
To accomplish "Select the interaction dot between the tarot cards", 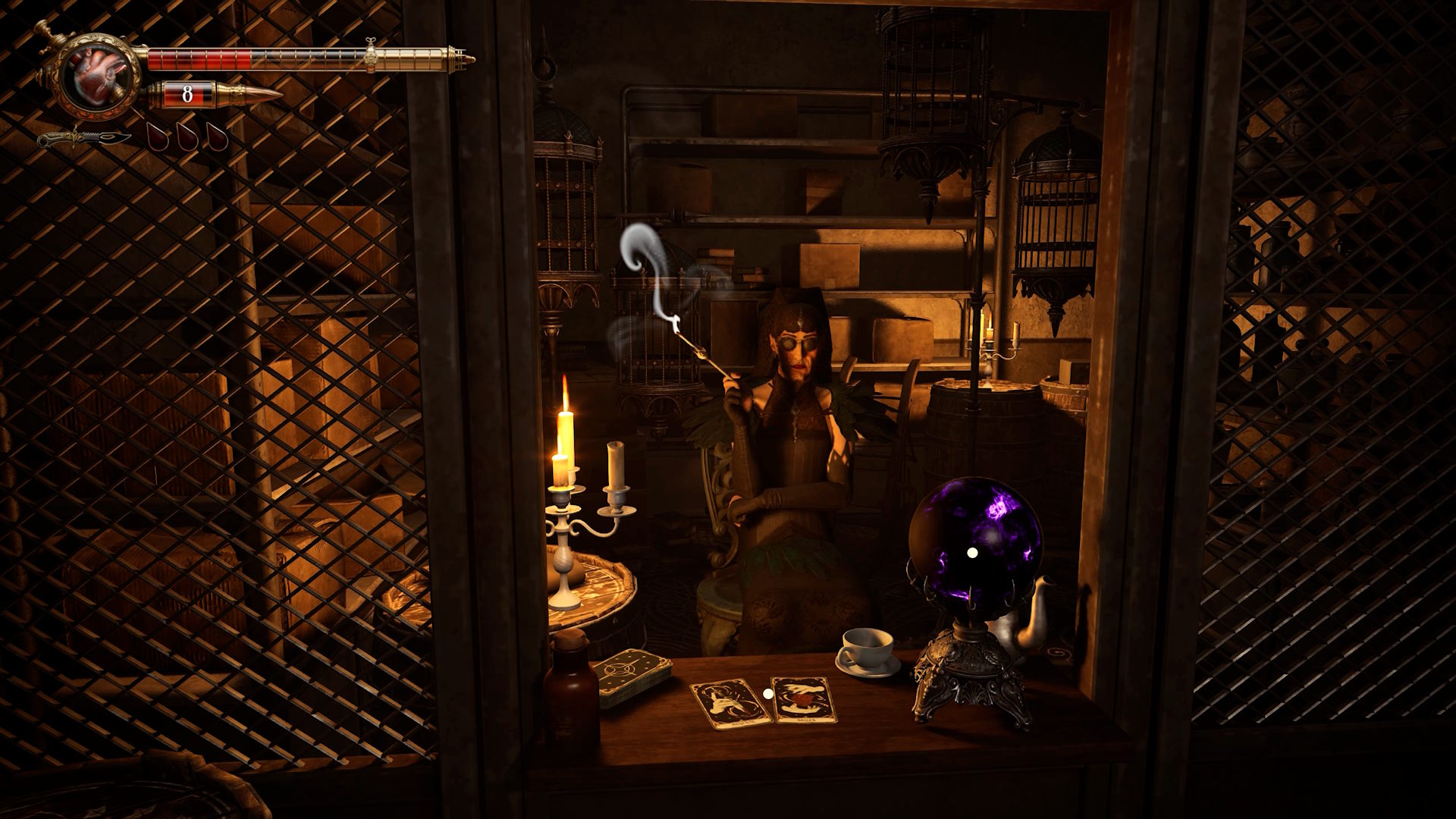I will pos(767,693).
